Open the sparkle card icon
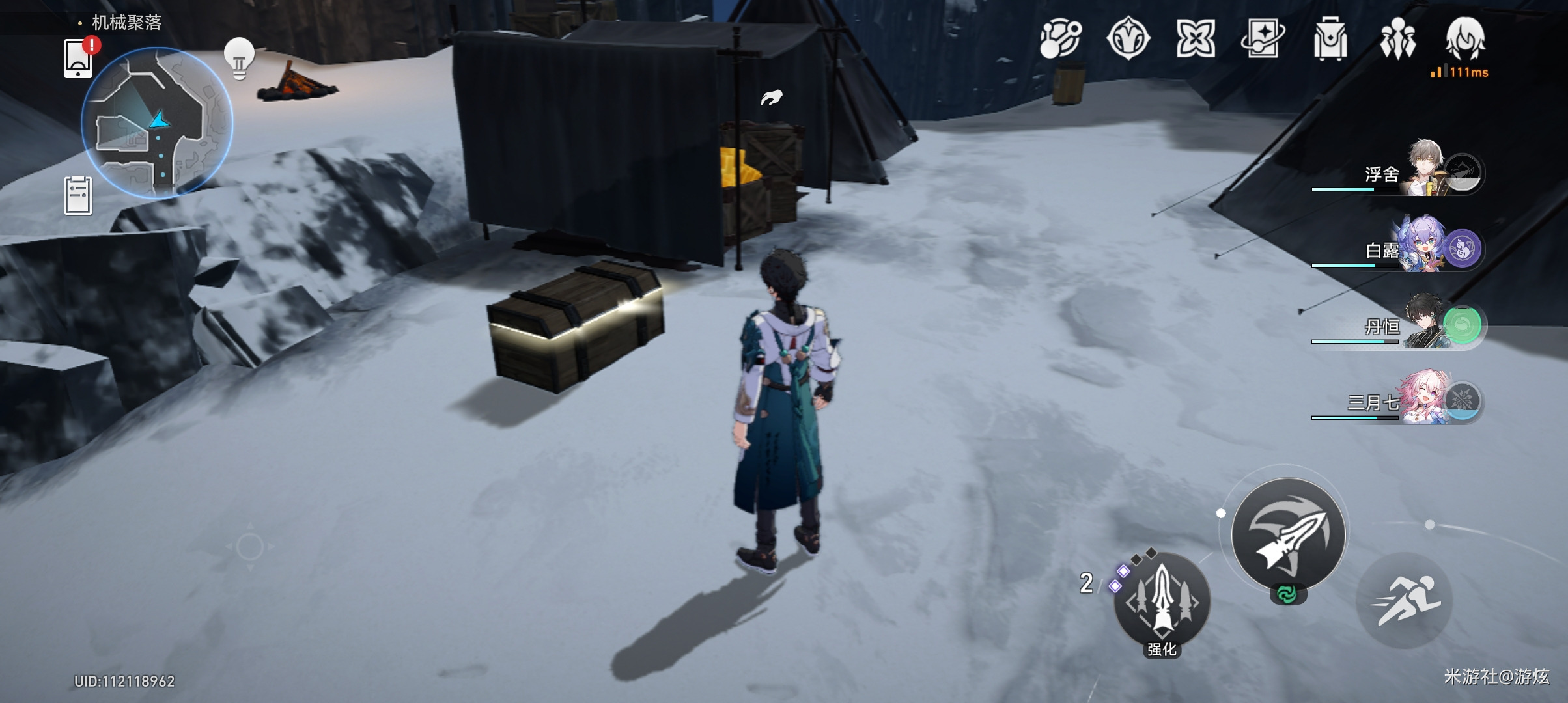1568x703 pixels. point(1263,39)
